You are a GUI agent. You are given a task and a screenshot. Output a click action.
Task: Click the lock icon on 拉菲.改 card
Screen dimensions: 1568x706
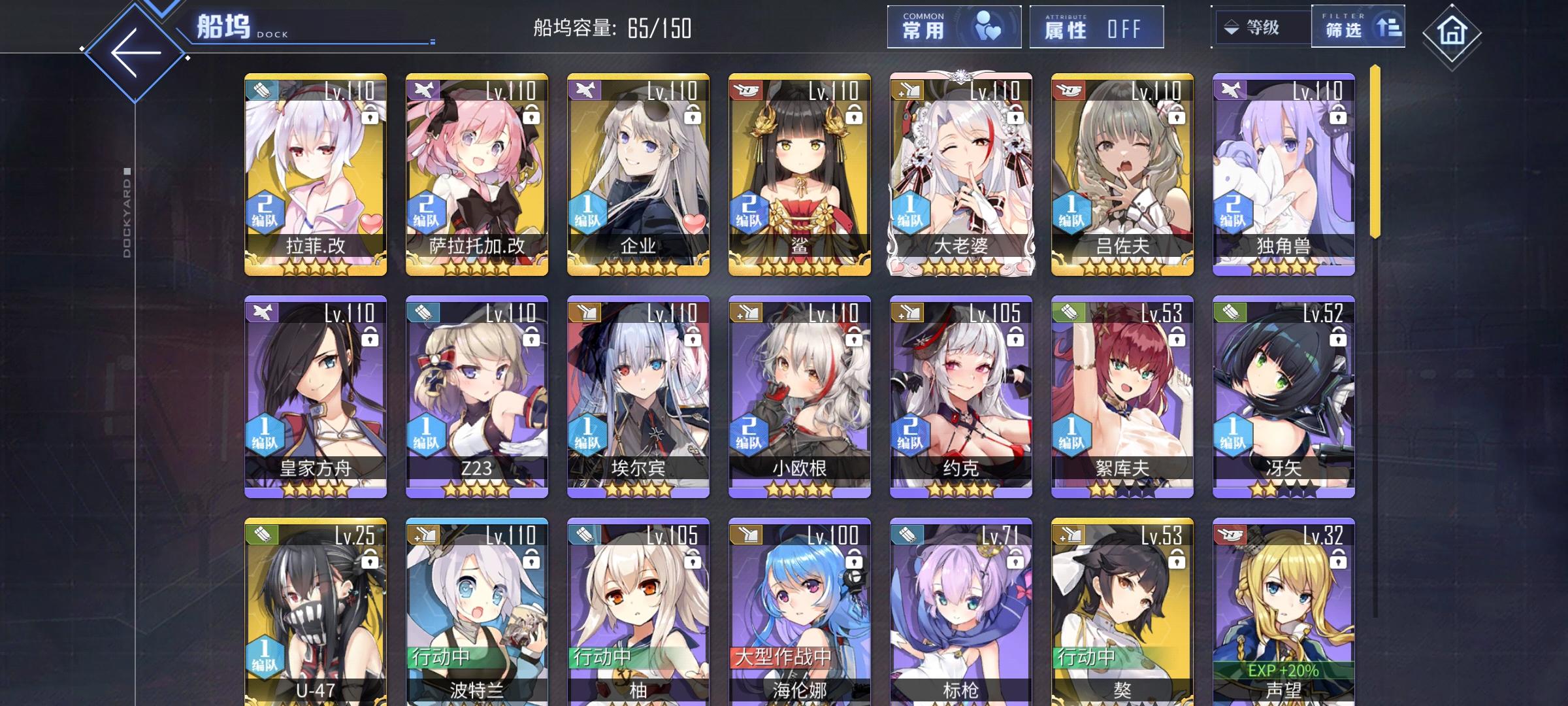369,118
